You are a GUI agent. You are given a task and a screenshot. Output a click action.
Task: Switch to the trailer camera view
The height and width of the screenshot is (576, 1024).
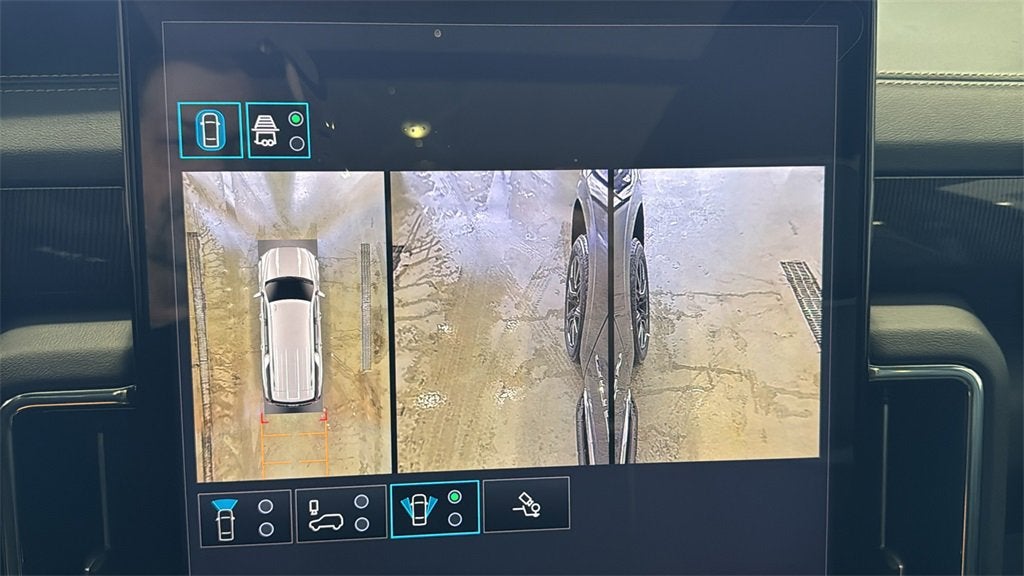[x=278, y=130]
